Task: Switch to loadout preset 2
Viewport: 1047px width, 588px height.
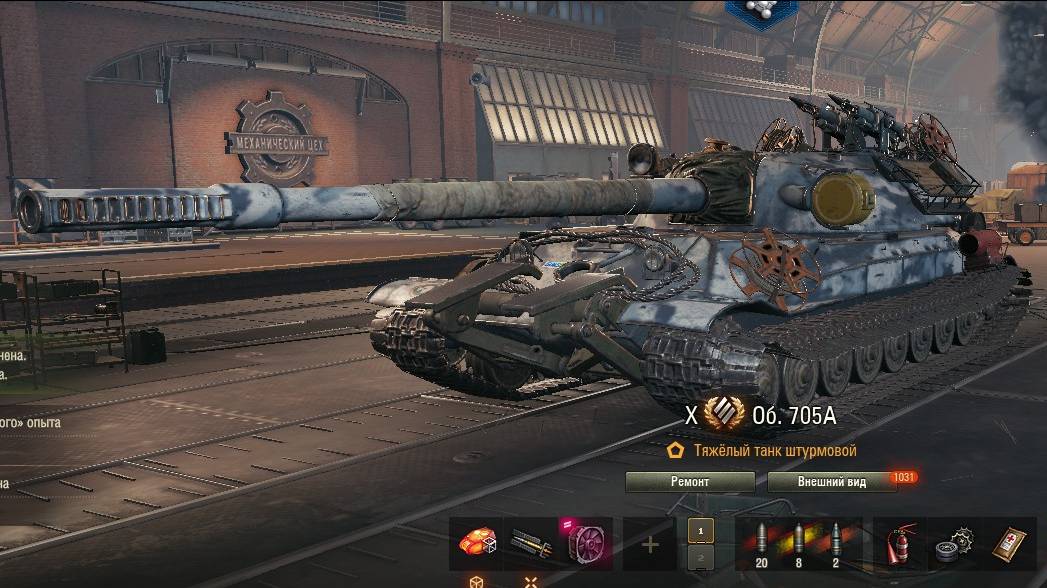Action: [701, 557]
